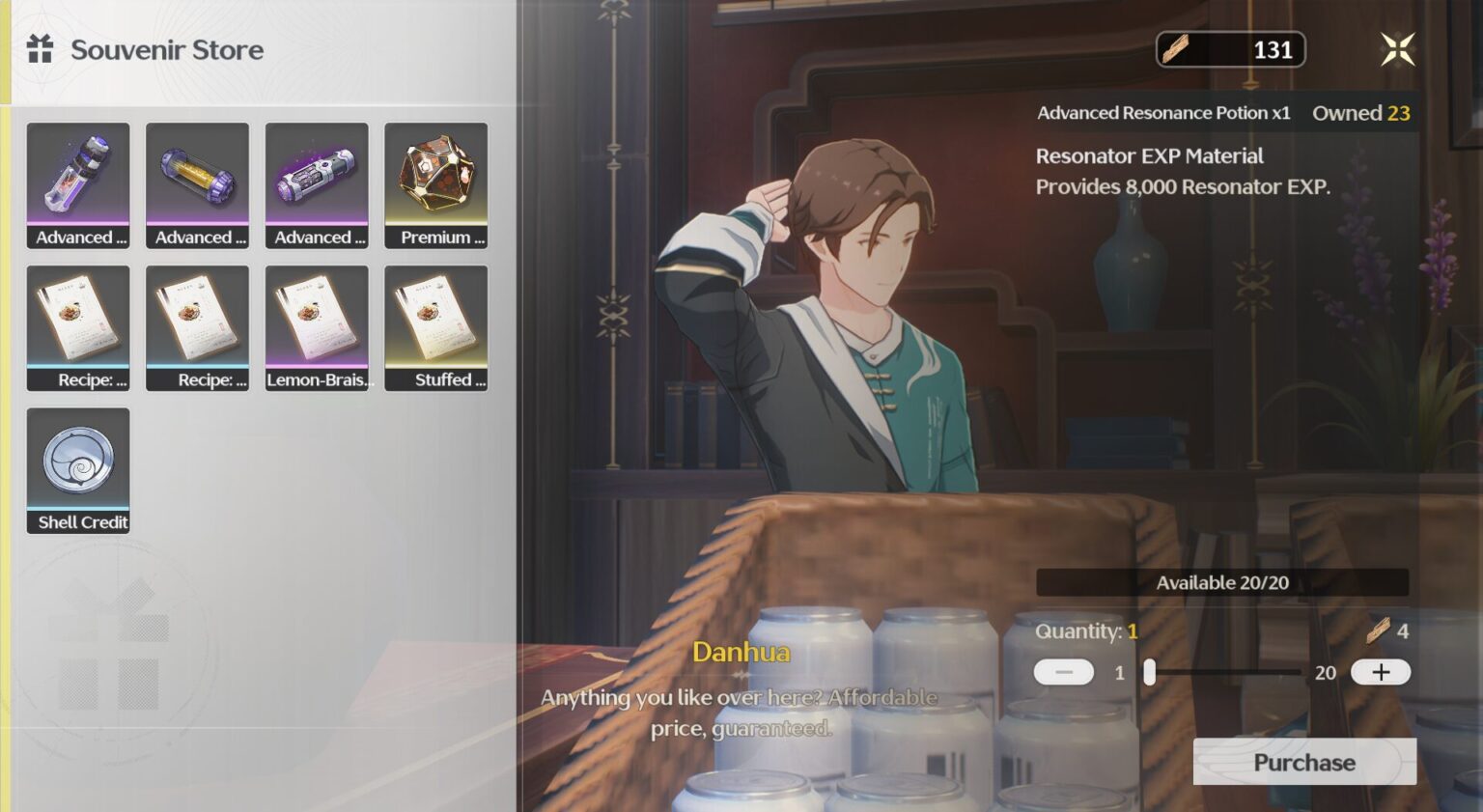Screen dimensions: 1483x812
Task: Select the third Advanced capsule item
Action: point(317,184)
